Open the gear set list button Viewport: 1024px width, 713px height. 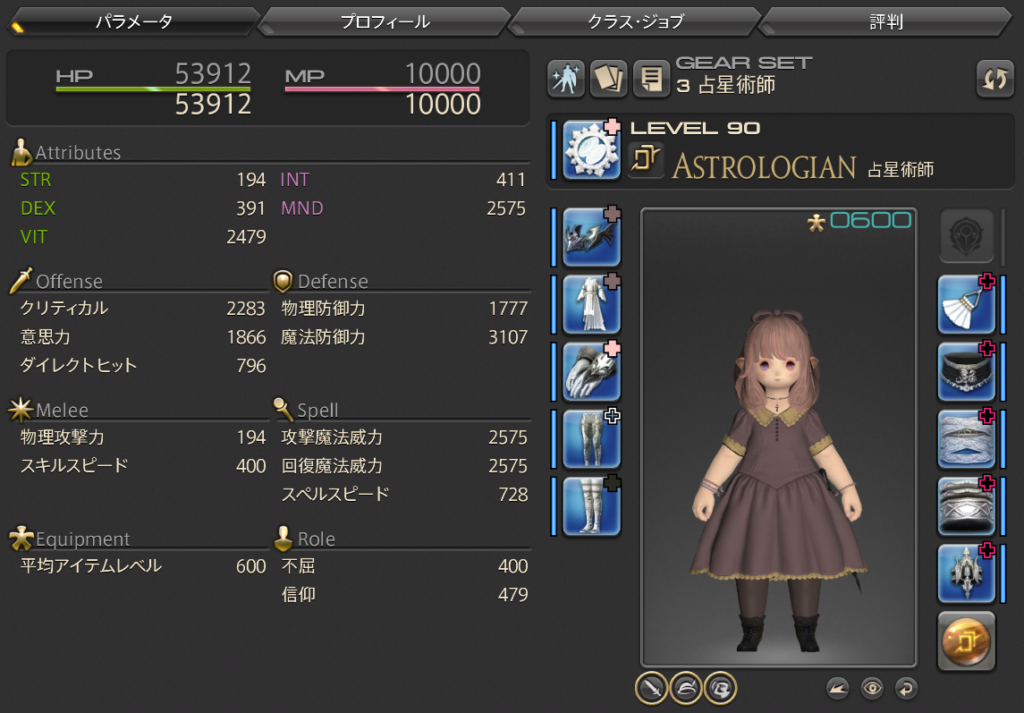point(652,79)
